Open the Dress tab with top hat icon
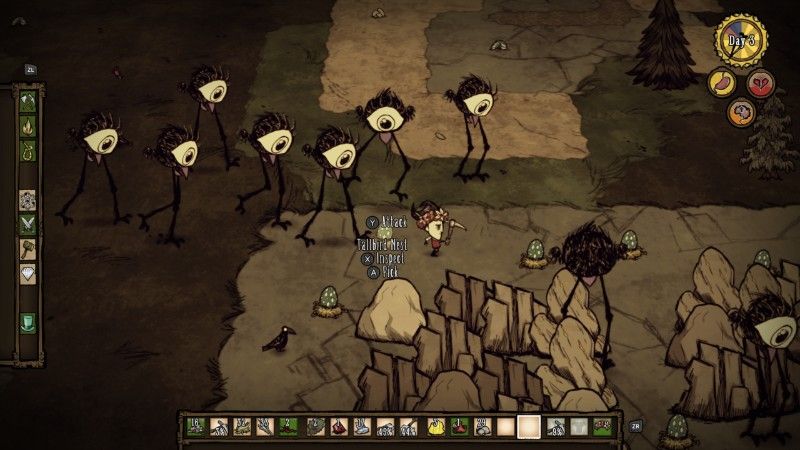800x450 pixels. pos(28,321)
